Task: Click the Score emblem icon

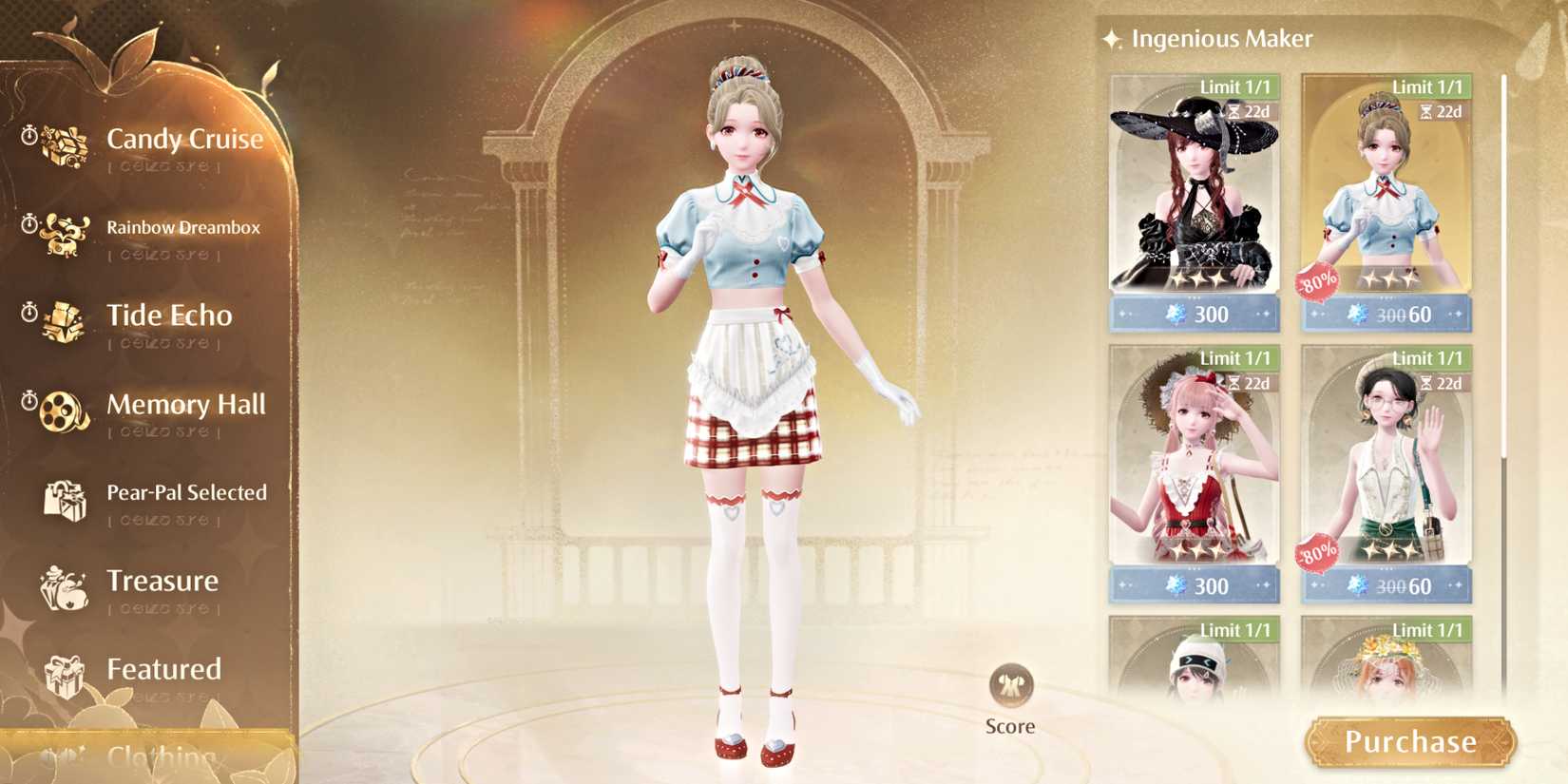Action: [x=1010, y=684]
